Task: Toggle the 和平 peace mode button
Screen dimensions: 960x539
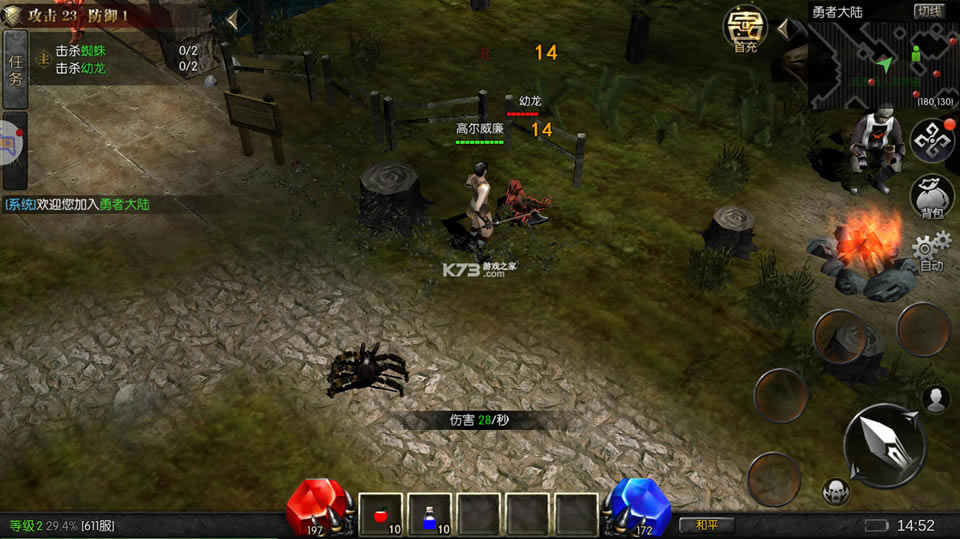Action: pos(706,524)
